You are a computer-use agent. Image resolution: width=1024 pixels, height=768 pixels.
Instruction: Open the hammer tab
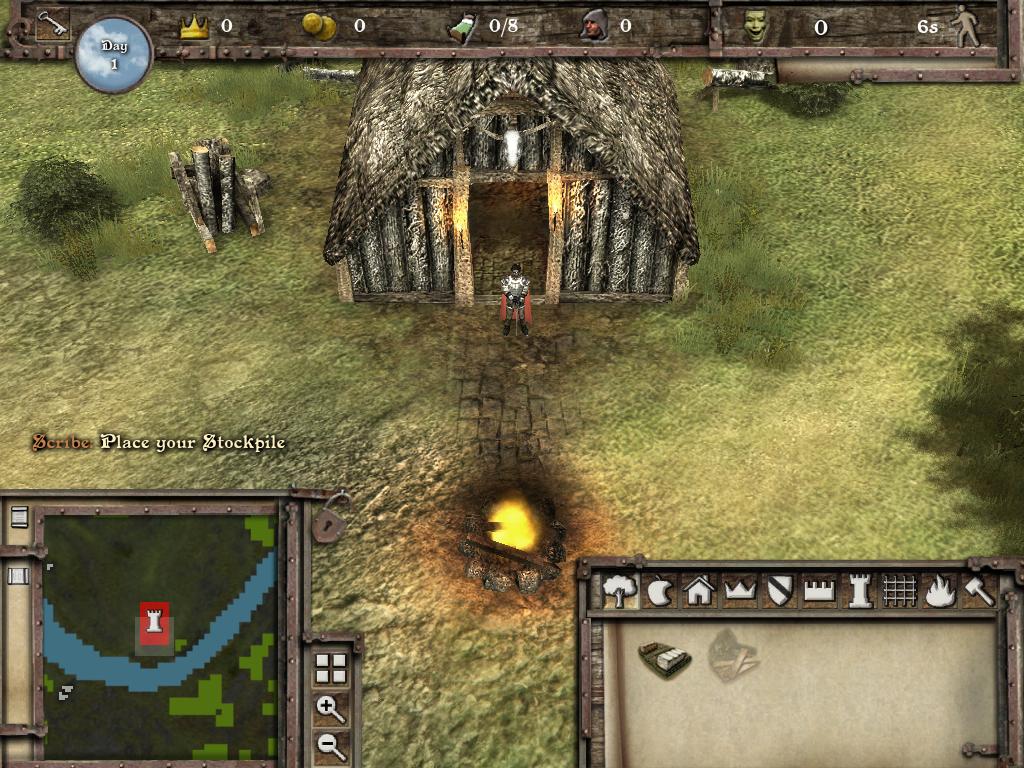pos(978,591)
